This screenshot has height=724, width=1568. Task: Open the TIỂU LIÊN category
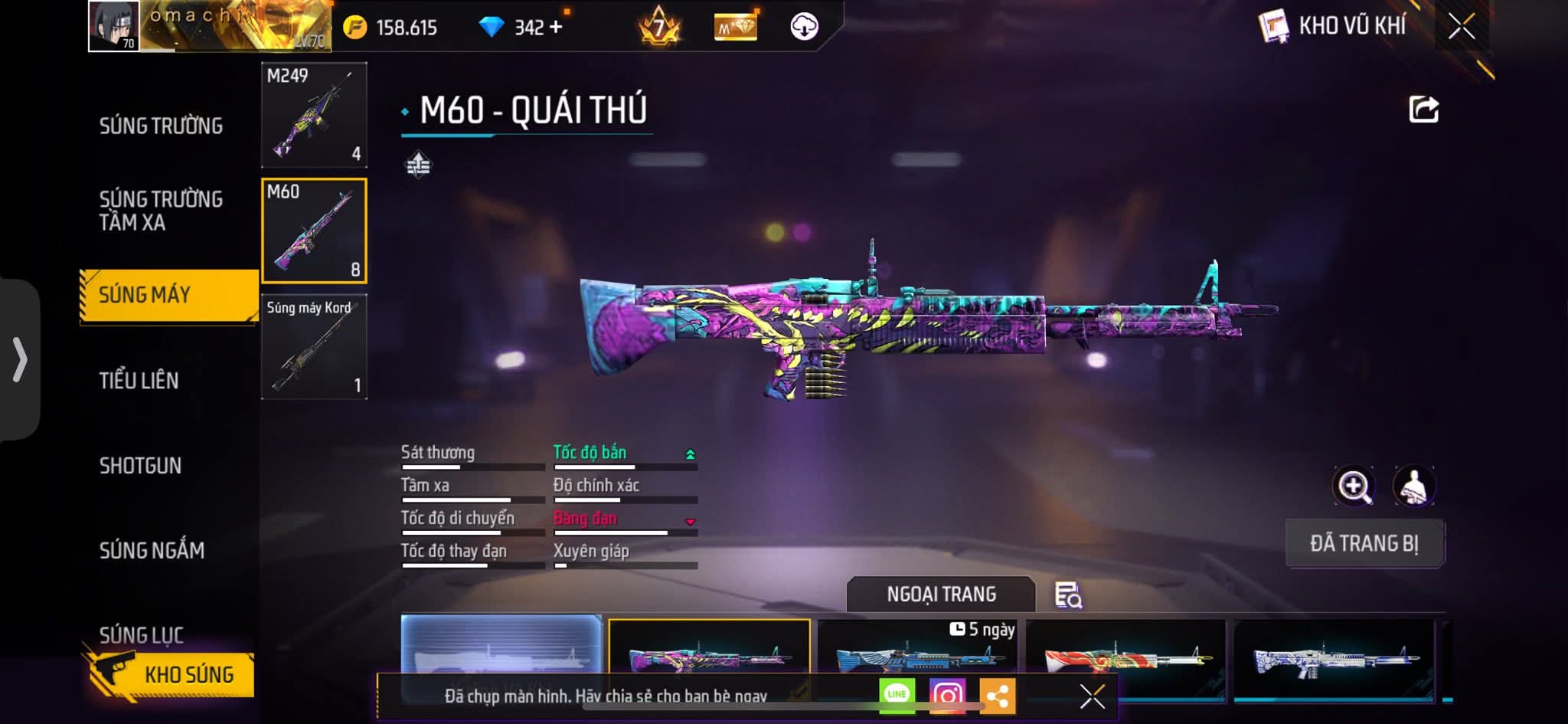click(x=139, y=381)
